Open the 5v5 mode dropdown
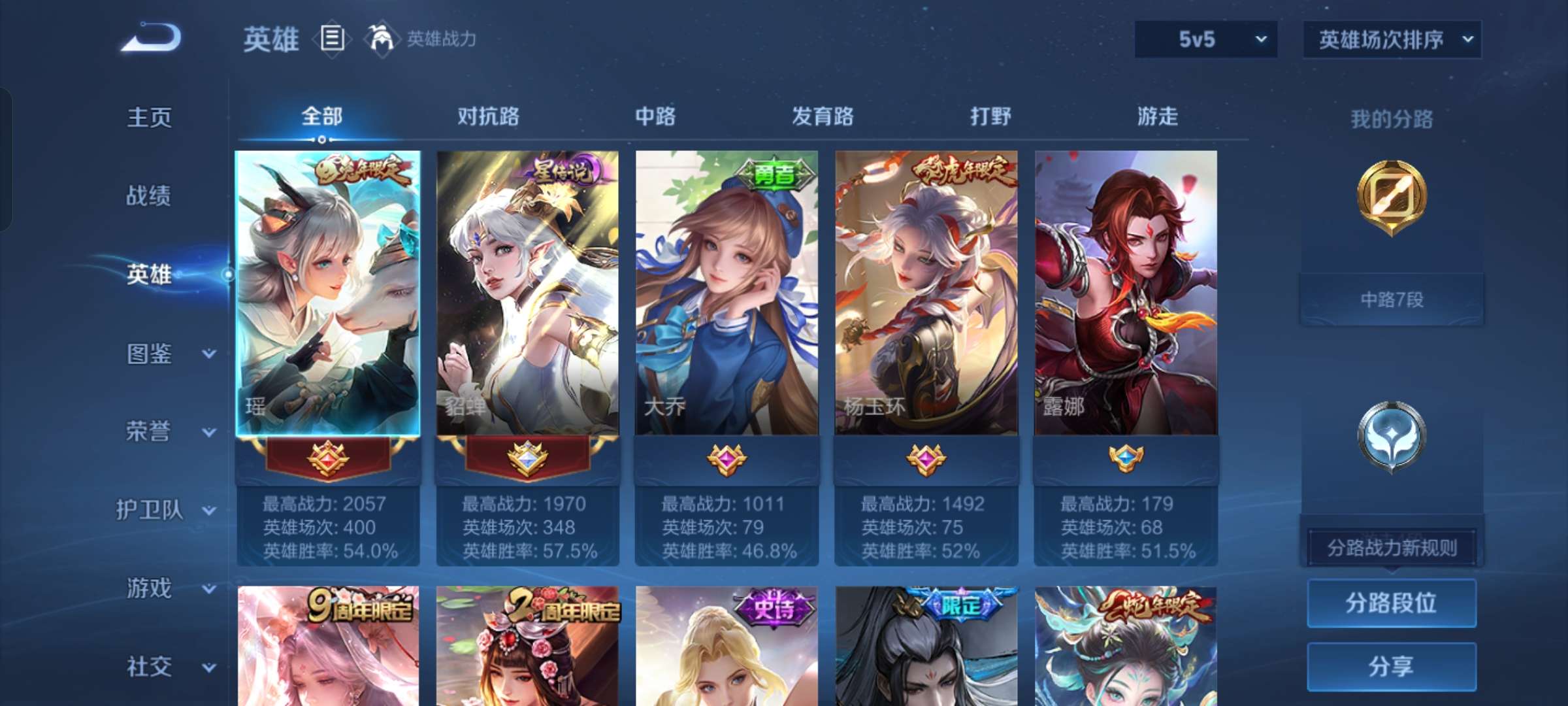This screenshot has width=1568, height=706. [x=1205, y=39]
